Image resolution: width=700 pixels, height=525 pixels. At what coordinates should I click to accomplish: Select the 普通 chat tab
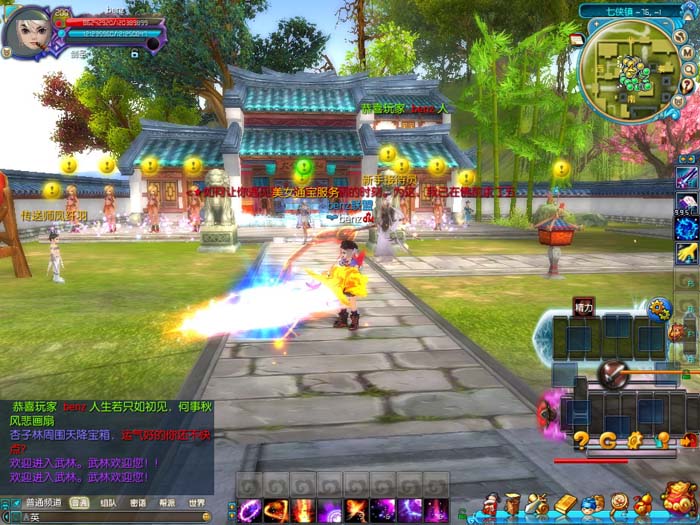78,503
